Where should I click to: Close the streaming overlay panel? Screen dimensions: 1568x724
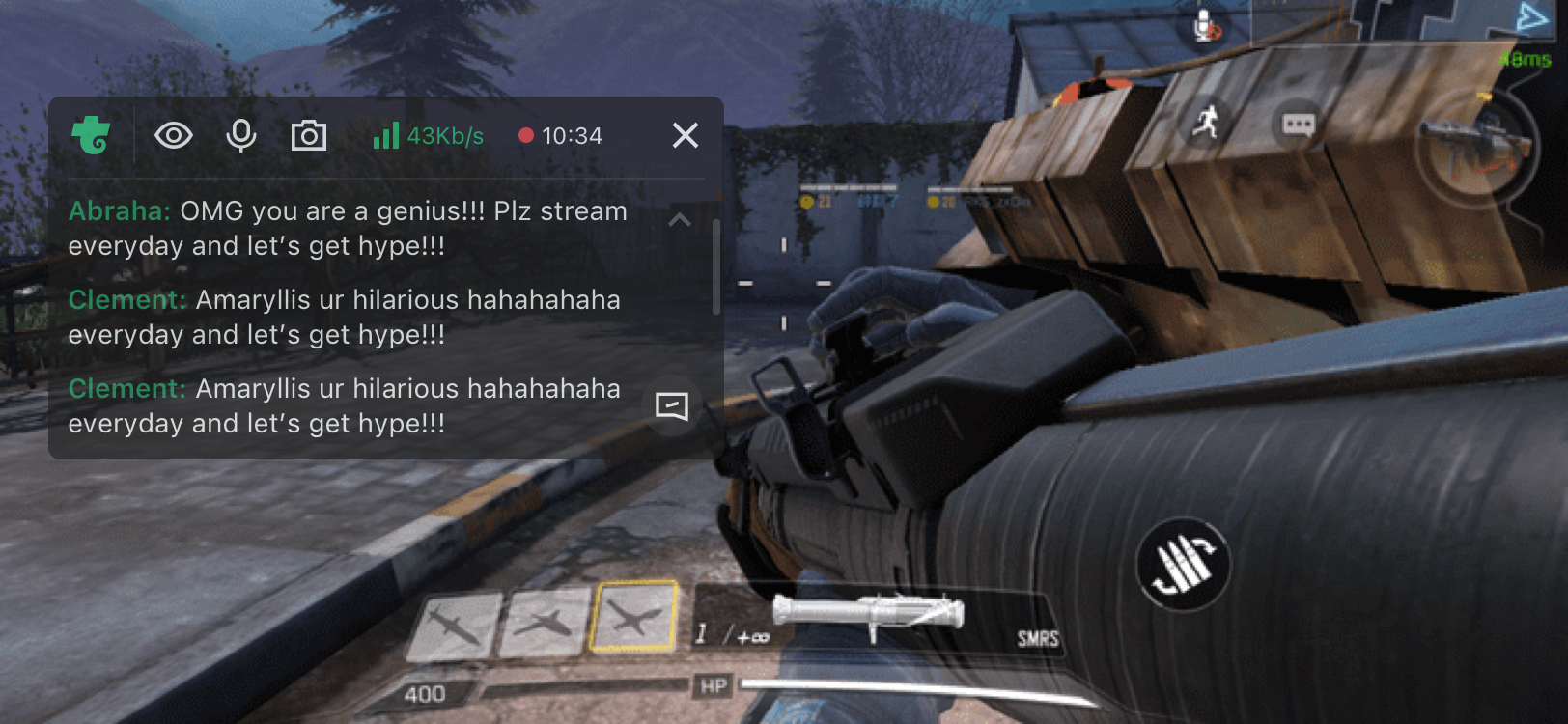pos(685,136)
